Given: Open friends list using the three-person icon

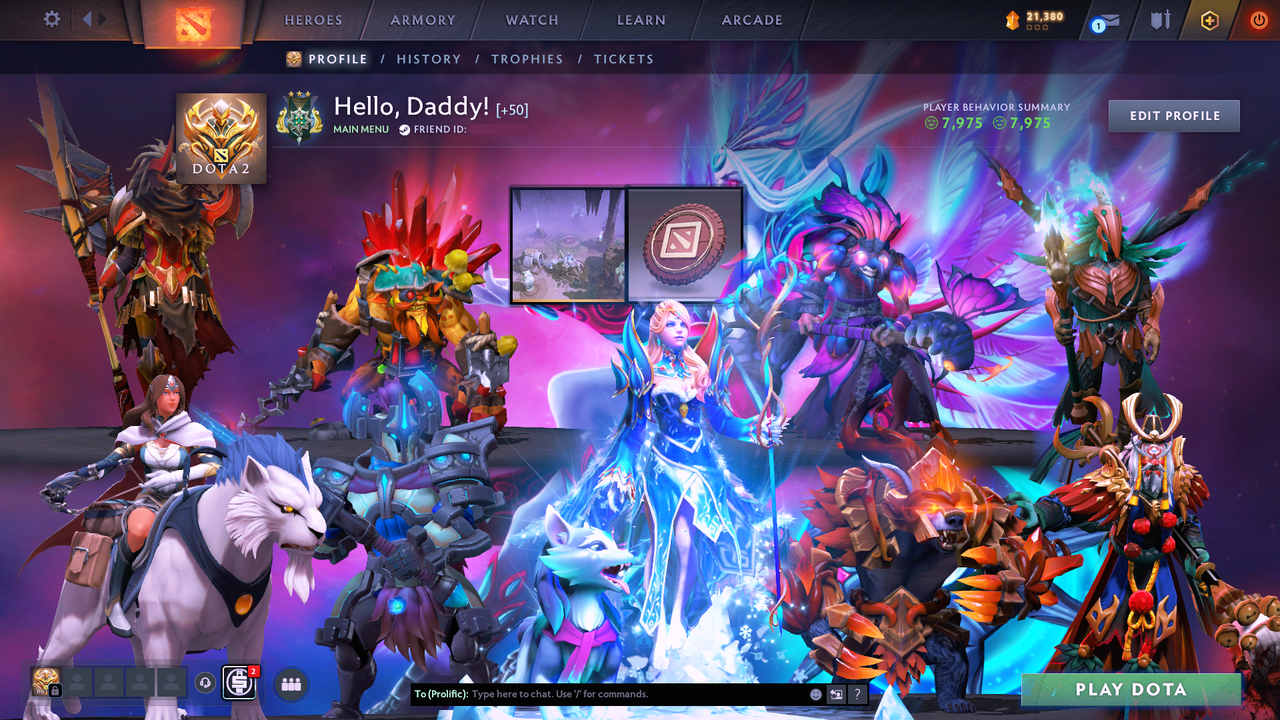Looking at the screenshot, I should 290,685.
